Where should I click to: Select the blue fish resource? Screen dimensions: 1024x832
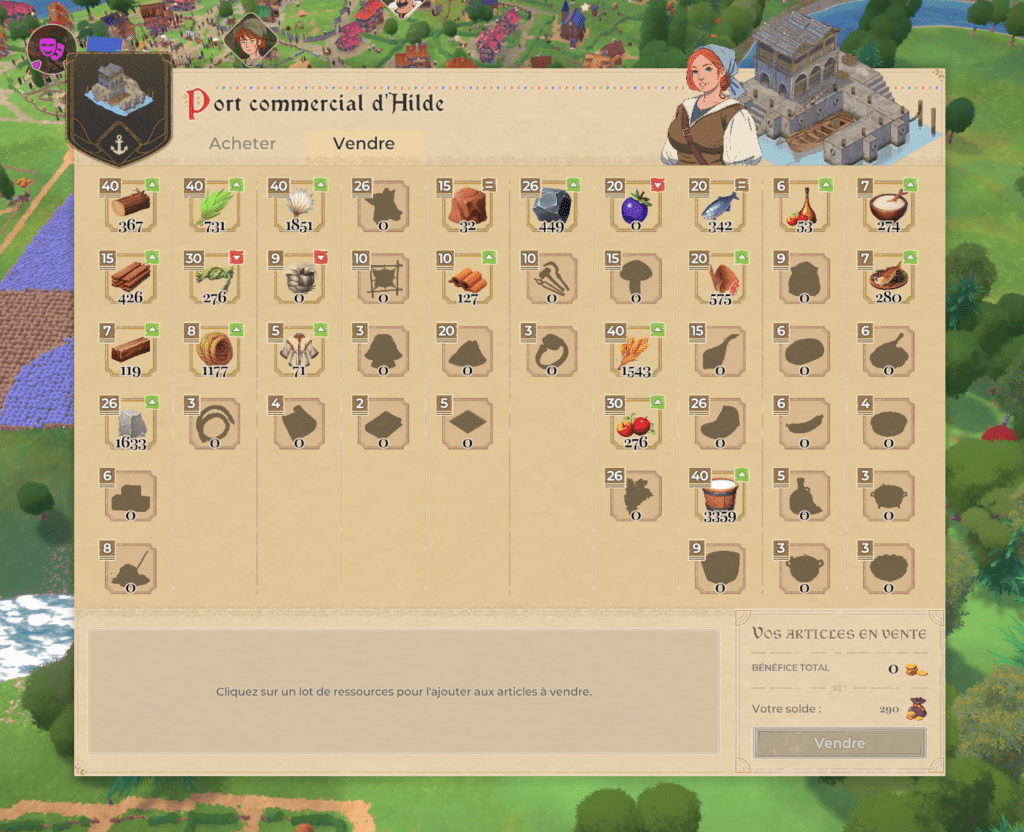click(719, 206)
